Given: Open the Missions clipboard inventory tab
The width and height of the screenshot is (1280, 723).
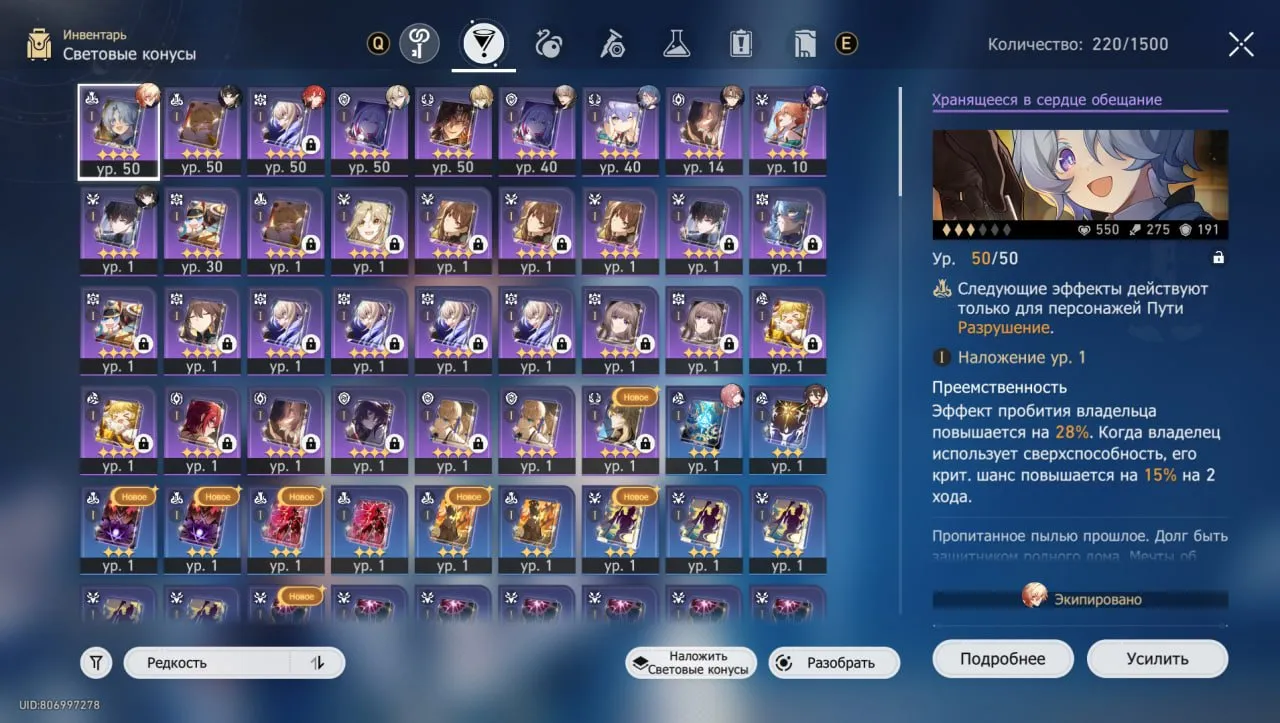Looking at the screenshot, I should click(739, 44).
